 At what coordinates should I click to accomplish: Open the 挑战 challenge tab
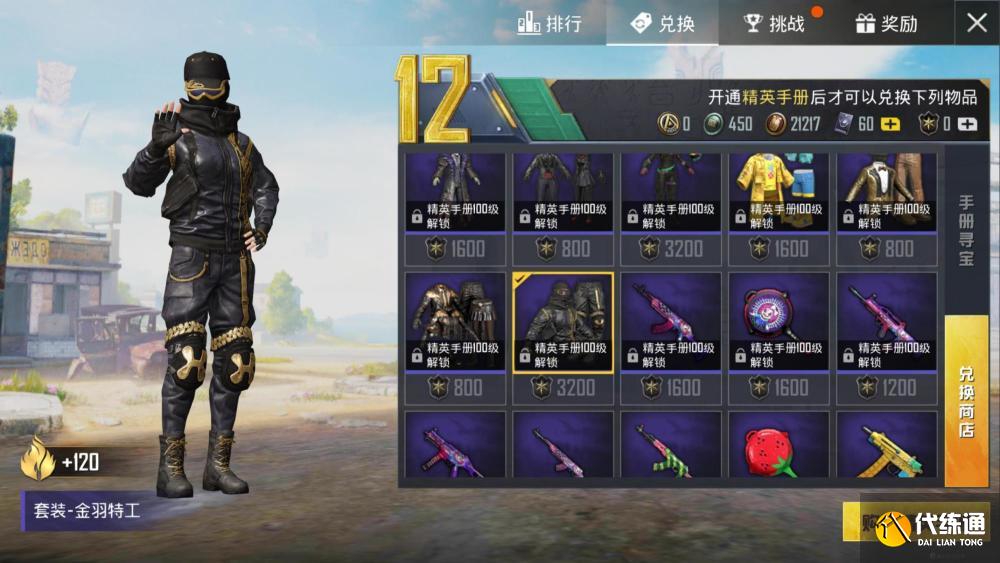coord(774,23)
